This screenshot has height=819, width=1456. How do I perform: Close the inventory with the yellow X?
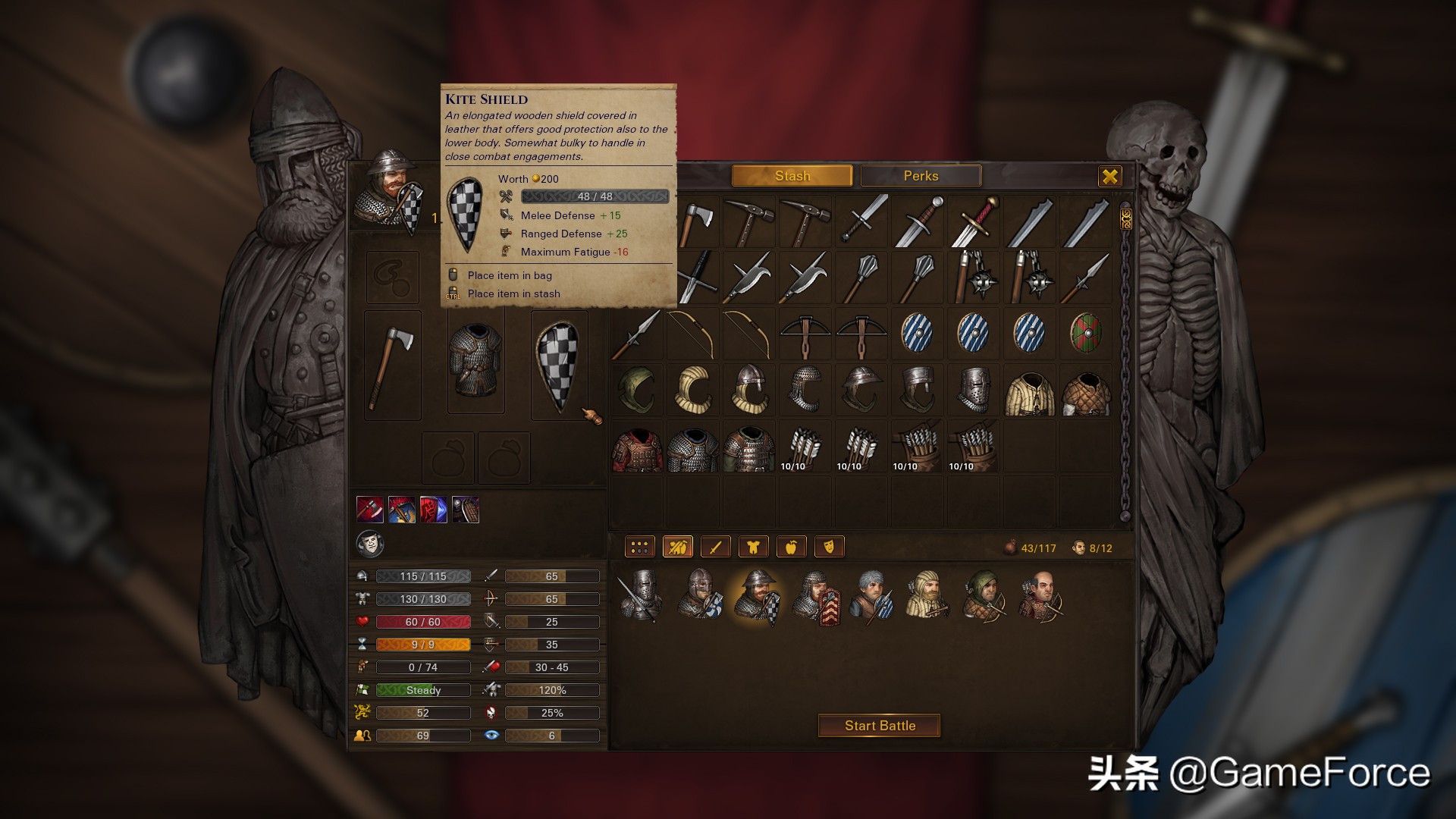pyautogui.click(x=1109, y=177)
